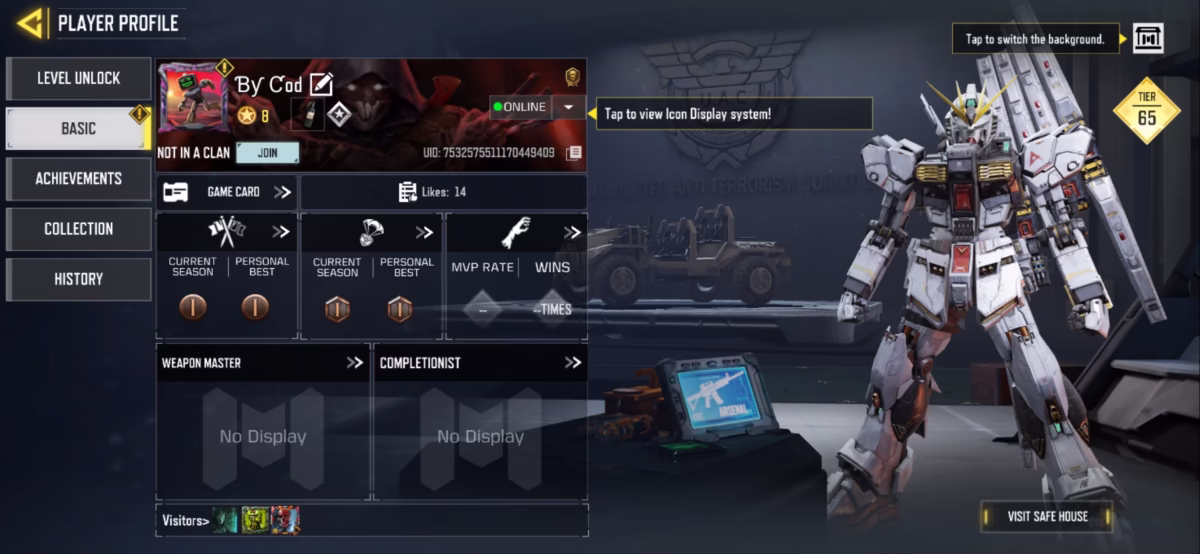Go back using the yellow arrow

coord(30,23)
